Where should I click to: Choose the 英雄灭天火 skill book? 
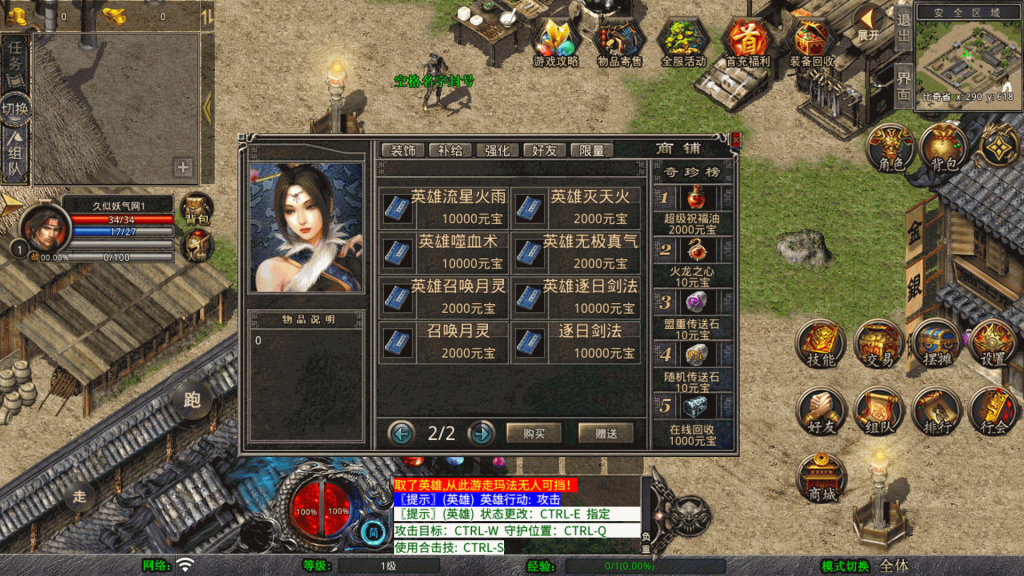pos(576,207)
